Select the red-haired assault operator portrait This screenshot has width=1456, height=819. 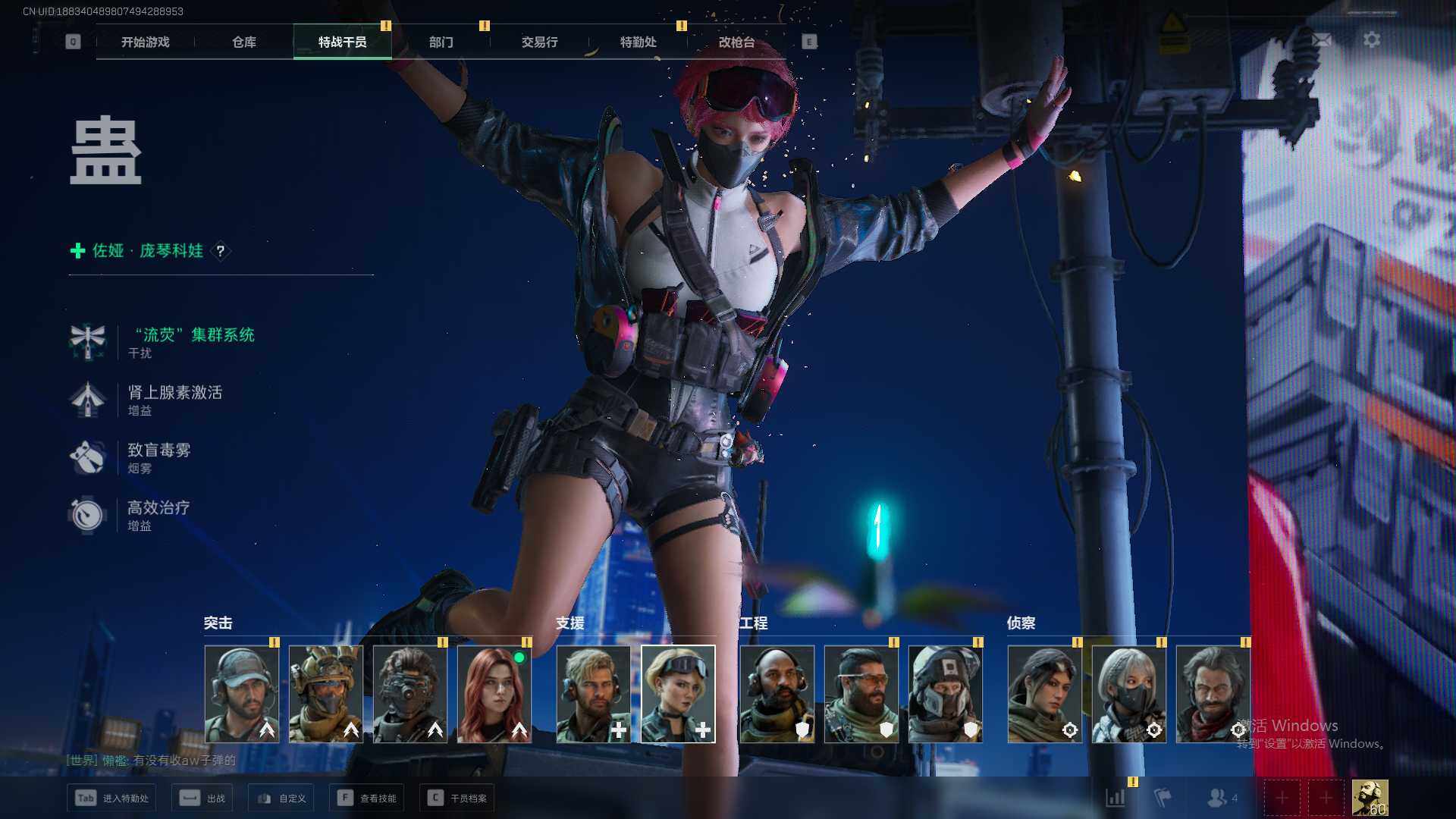coord(494,694)
